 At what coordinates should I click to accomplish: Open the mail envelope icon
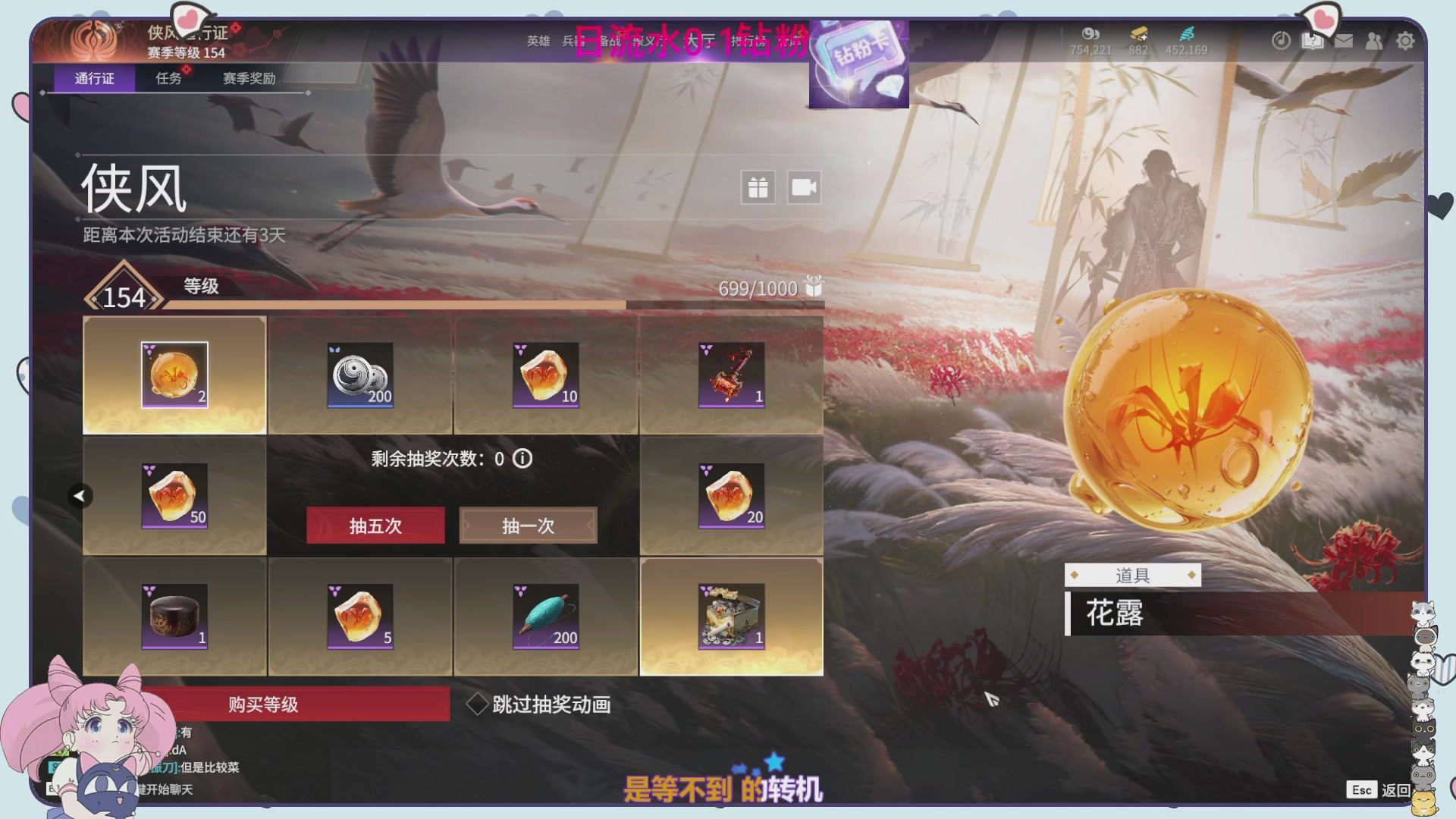click(x=1344, y=42)
